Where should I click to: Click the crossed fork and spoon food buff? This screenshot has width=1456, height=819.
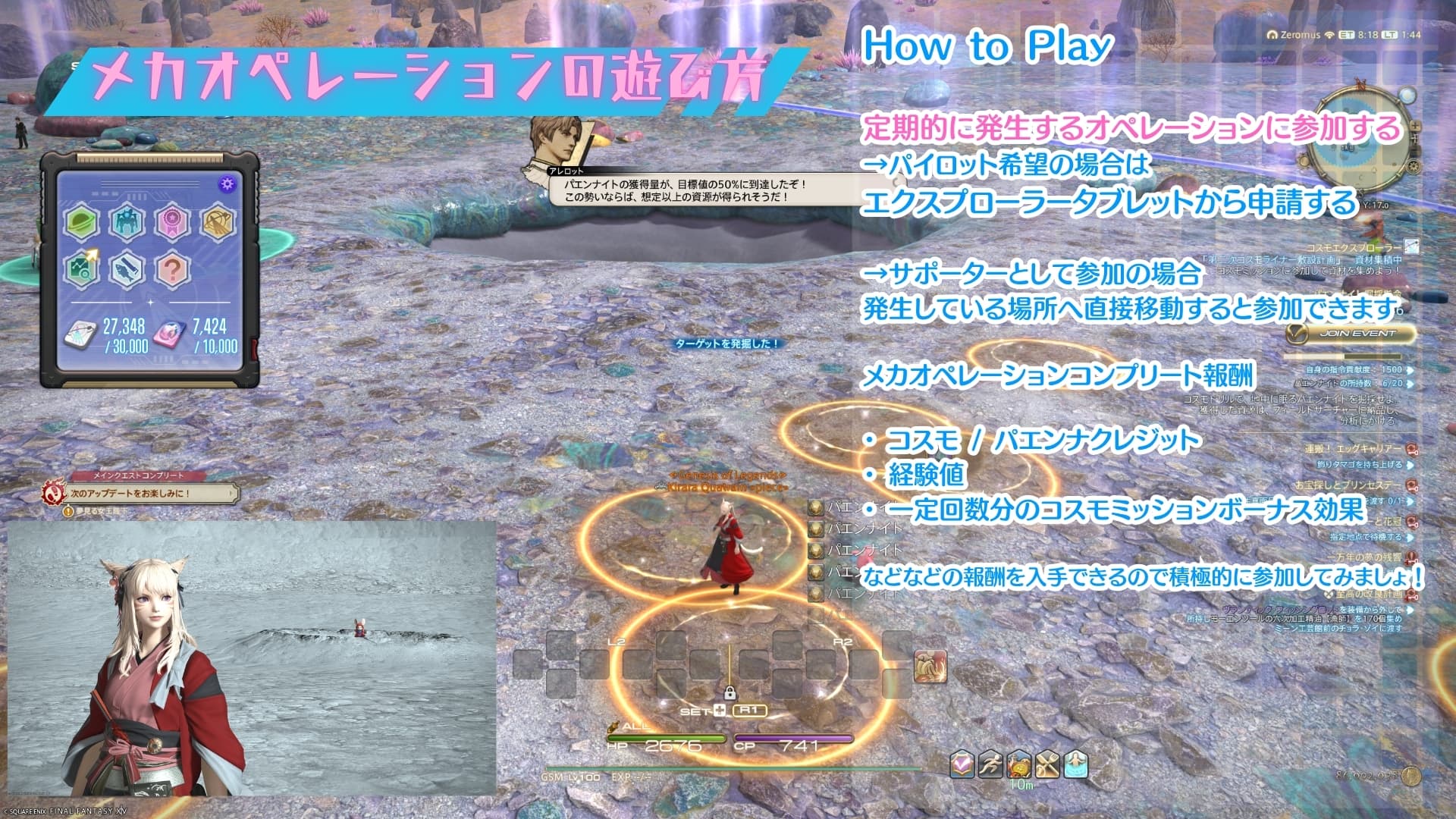click(1047, 764)
